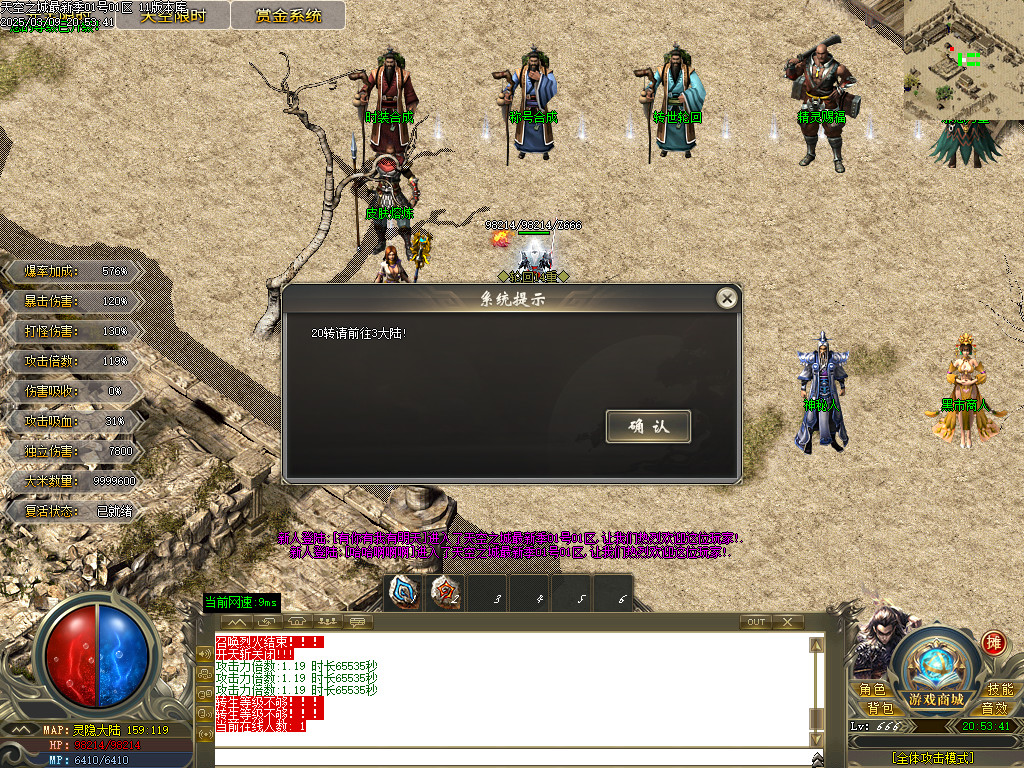Open the 游戏商城 game shop
The height and width of the screenshot is (768, 1024).
click(936, 668)
